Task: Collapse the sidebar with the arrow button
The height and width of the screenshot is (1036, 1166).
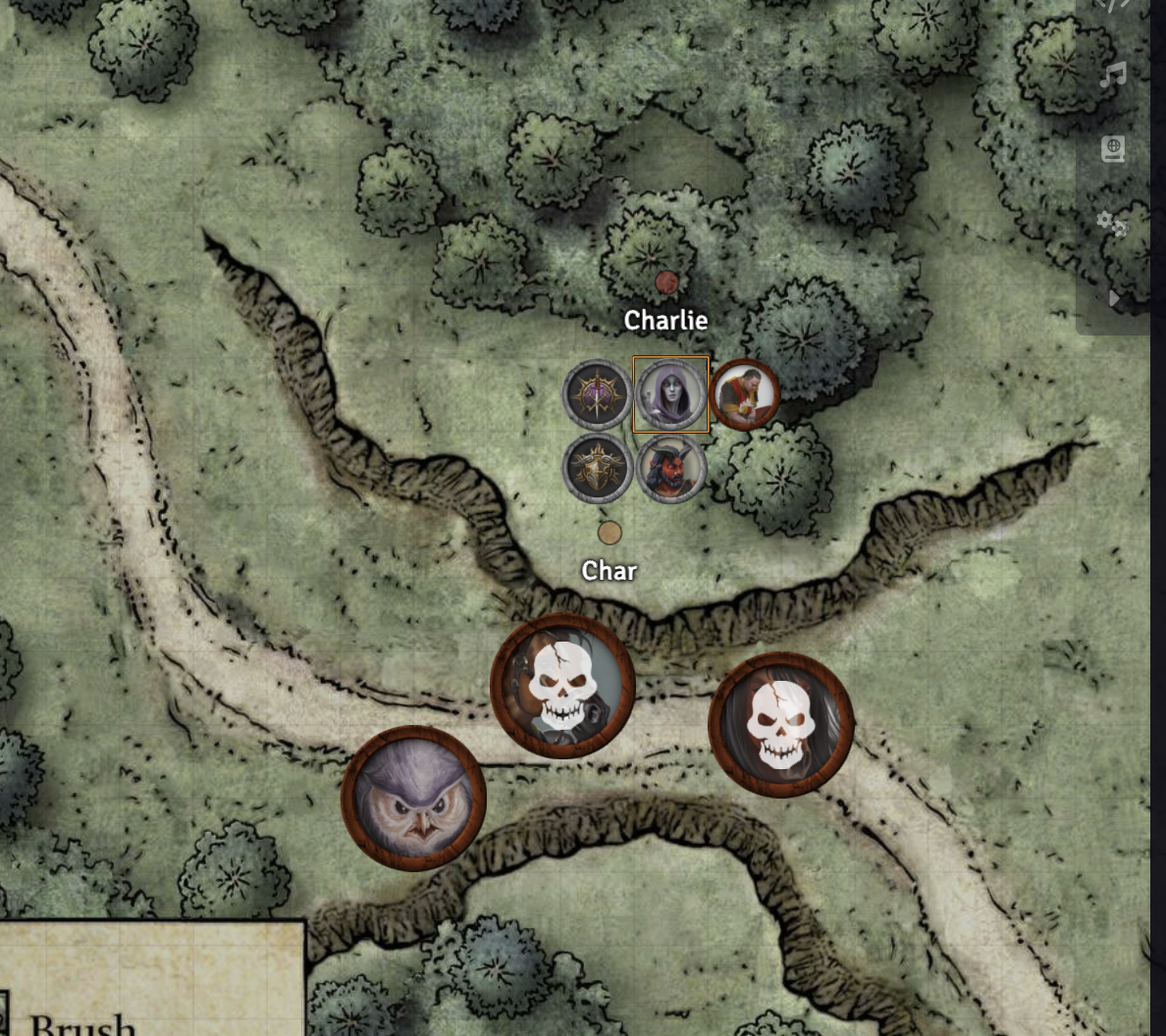Action: [x=1114, y=298]
